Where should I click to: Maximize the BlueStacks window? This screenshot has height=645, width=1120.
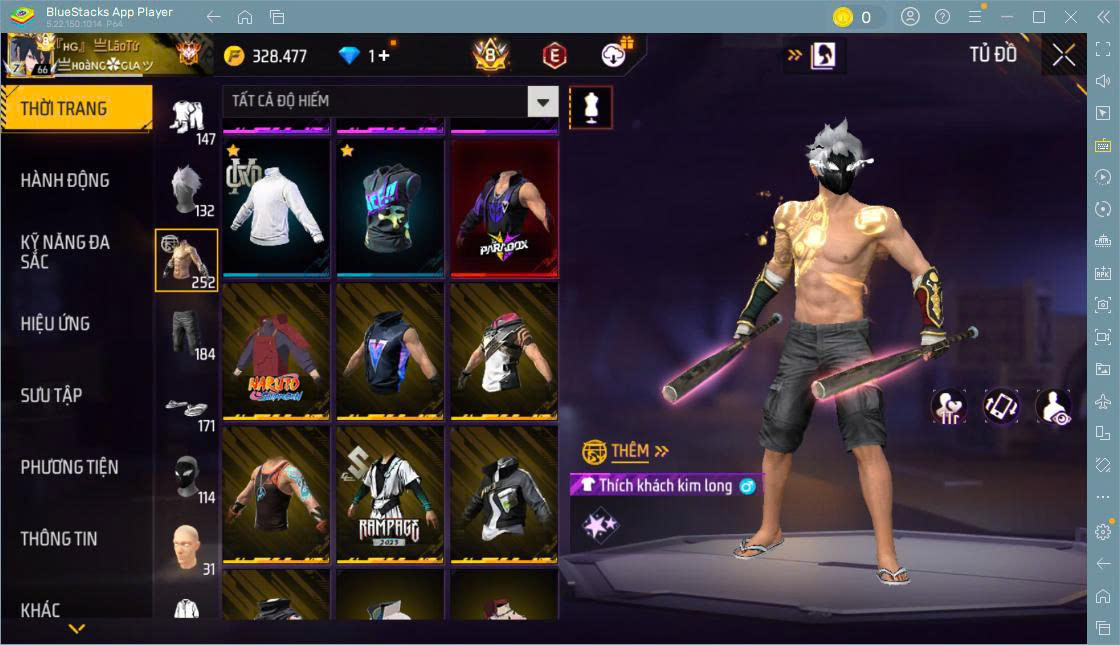click(1039, 17)
